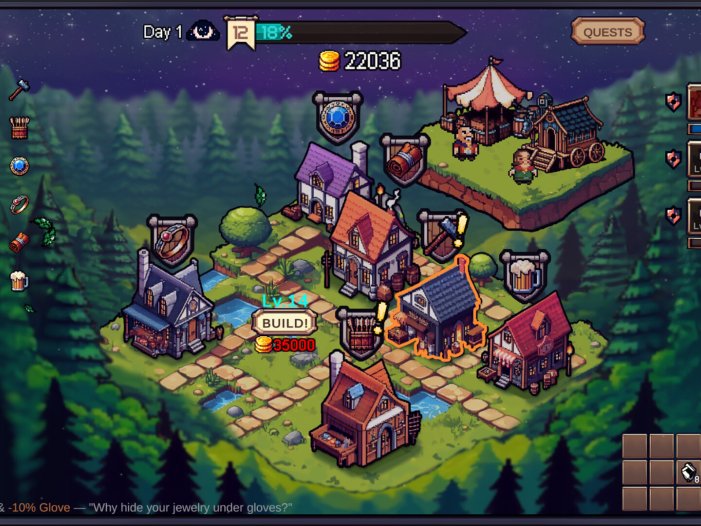Toggle the eye icon beside Day 1
The image size is (701, 526).
tap(203, 32)
